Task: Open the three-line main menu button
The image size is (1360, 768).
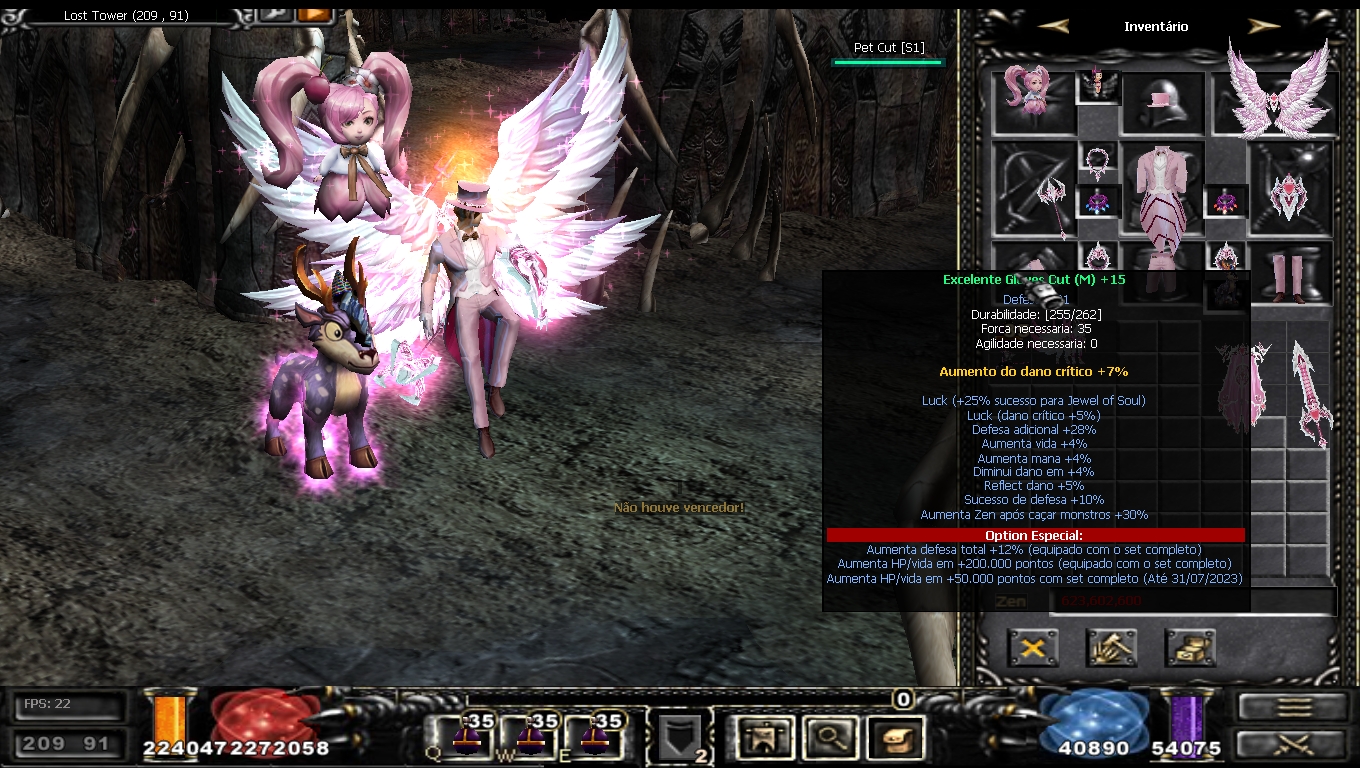Action: click(x=1293, y=706)
